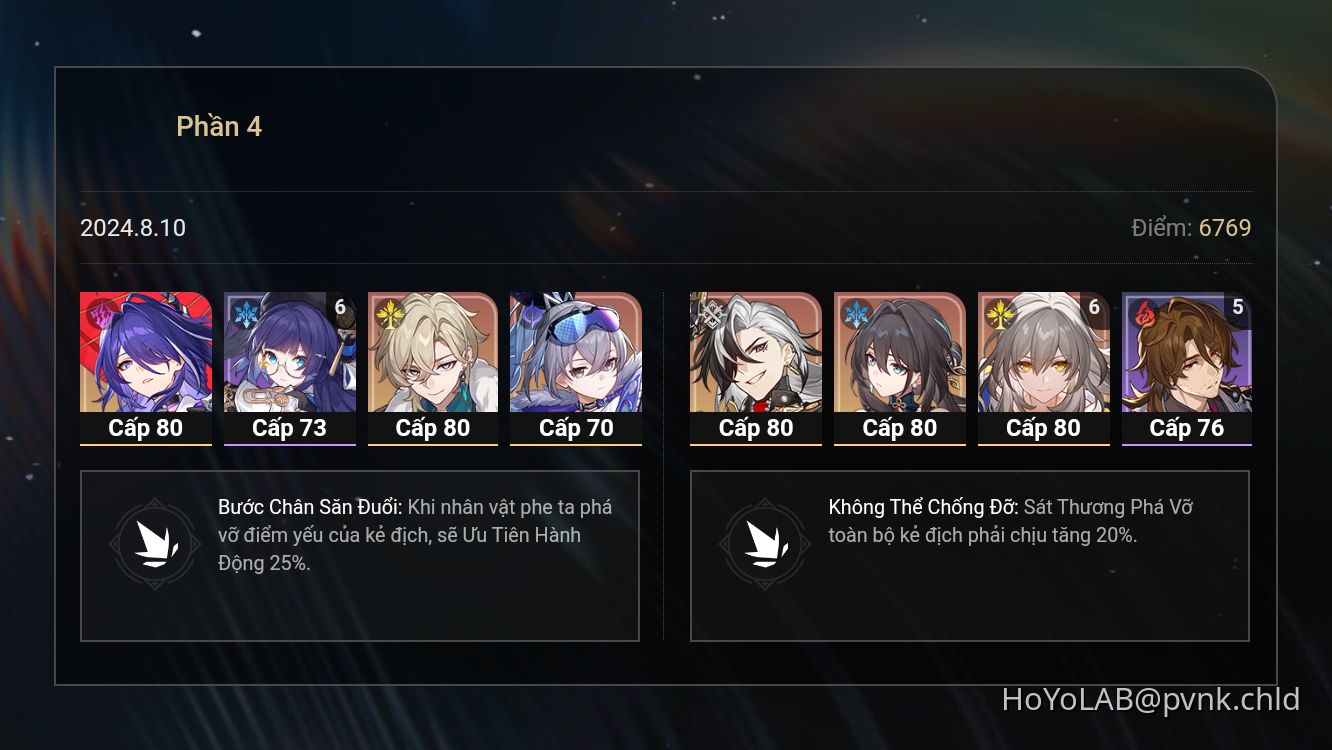Image resolution: width=1332 pixels, height=750 pixels.
Task: Click the eidolon badge '5' on Gallagher's portrait
Action: [1238, 308]
